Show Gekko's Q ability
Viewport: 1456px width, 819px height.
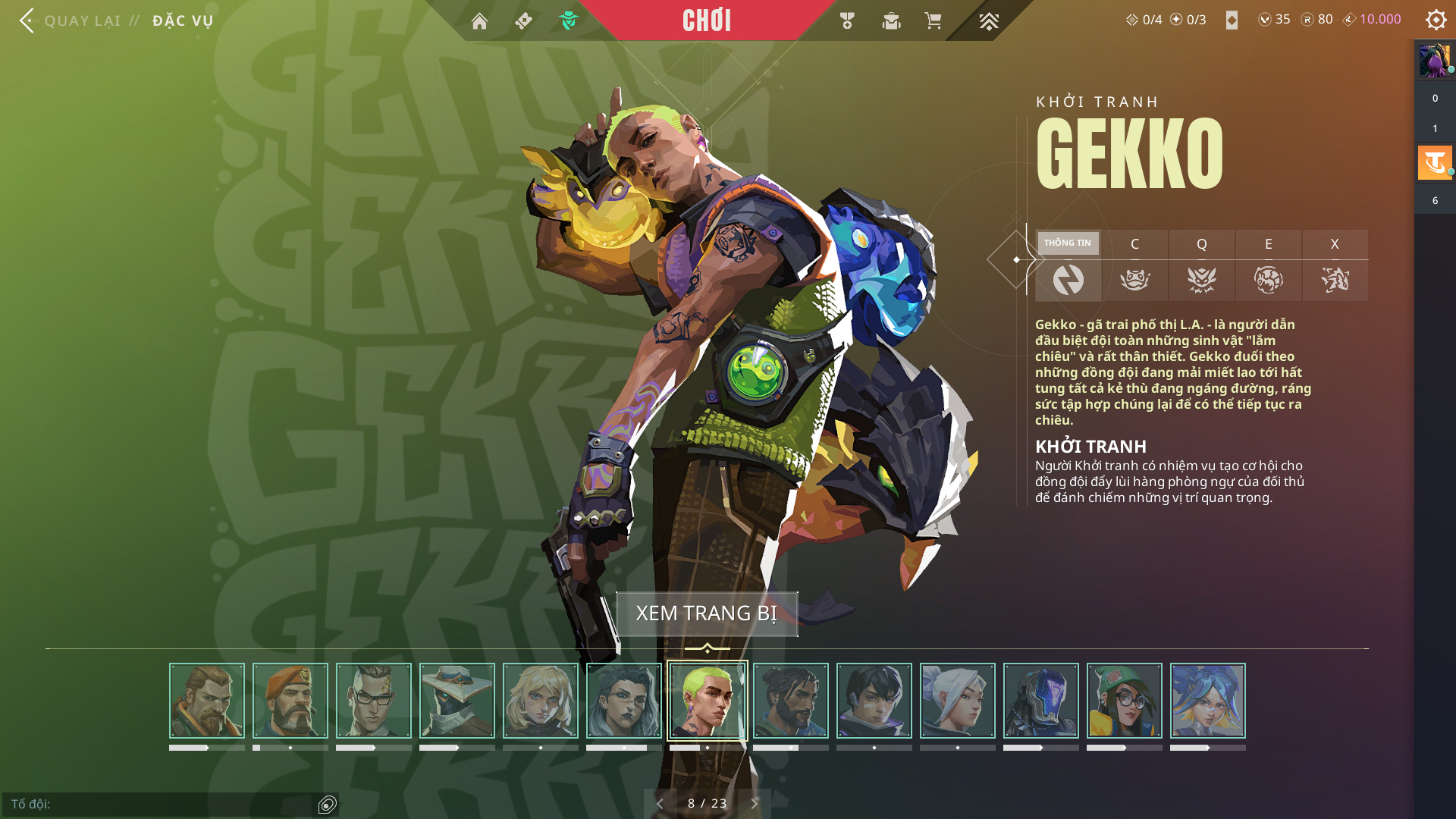click(x=1201, y=265)
